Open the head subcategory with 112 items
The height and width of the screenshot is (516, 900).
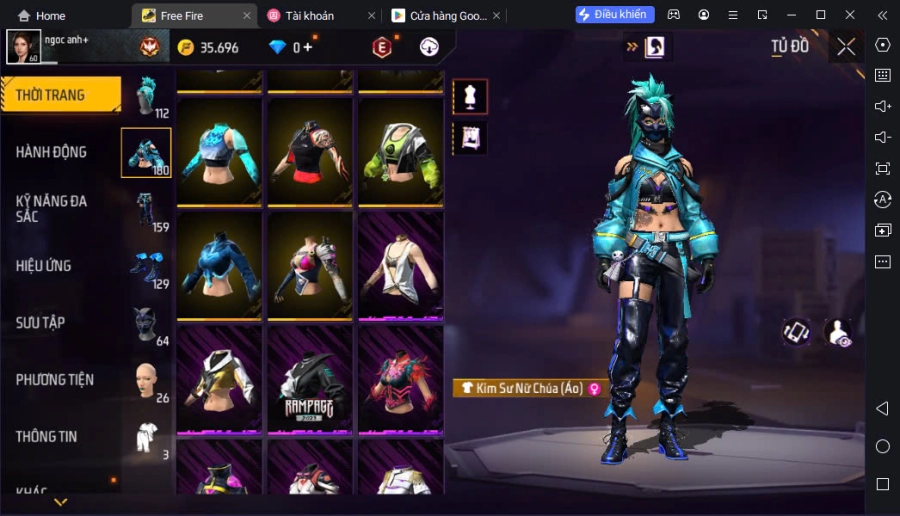(x=147, y=96)
